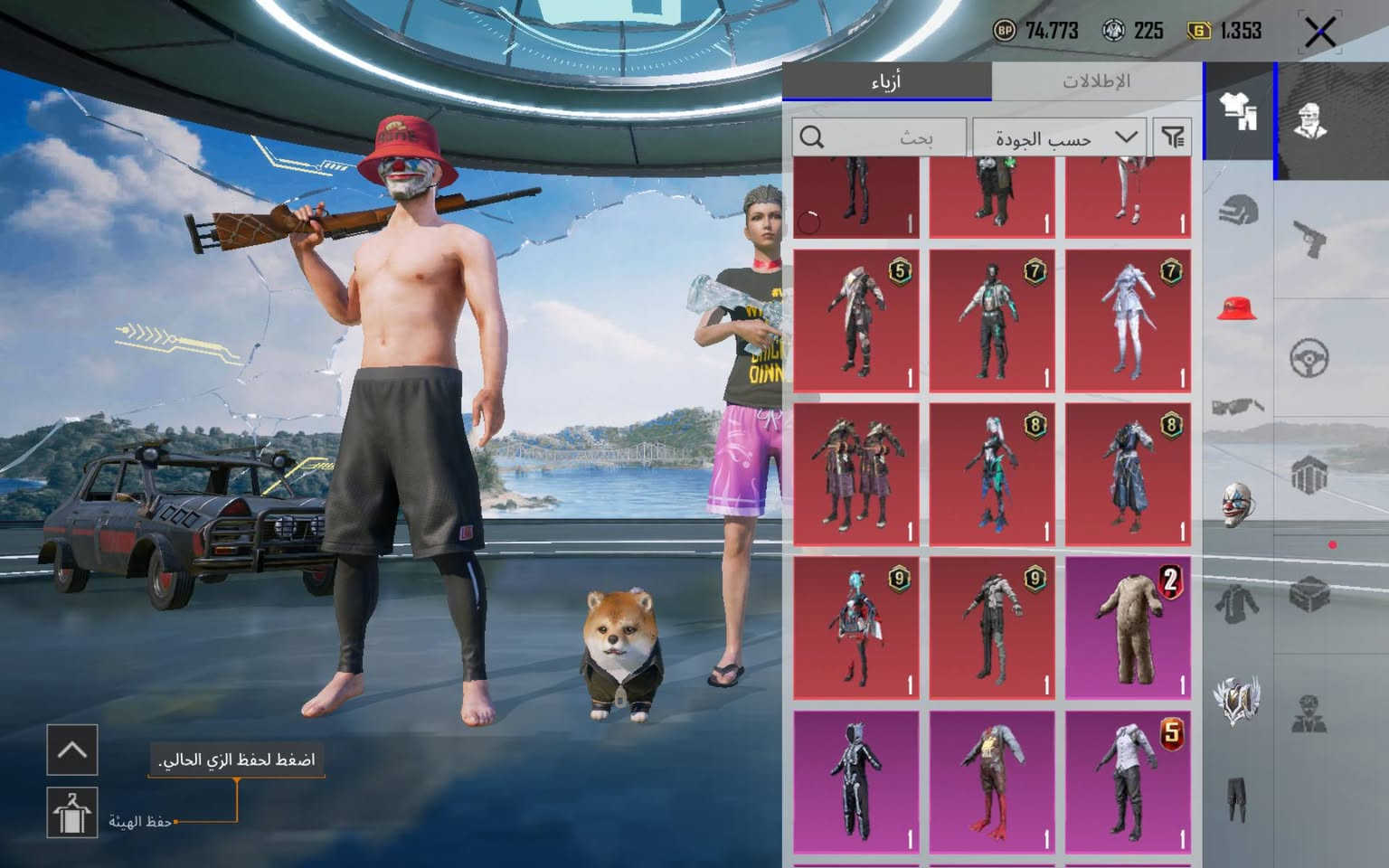Open the filter options funnel icon
The height and width of the screenshot is (868, 1389).
[x=1173, y=137]
